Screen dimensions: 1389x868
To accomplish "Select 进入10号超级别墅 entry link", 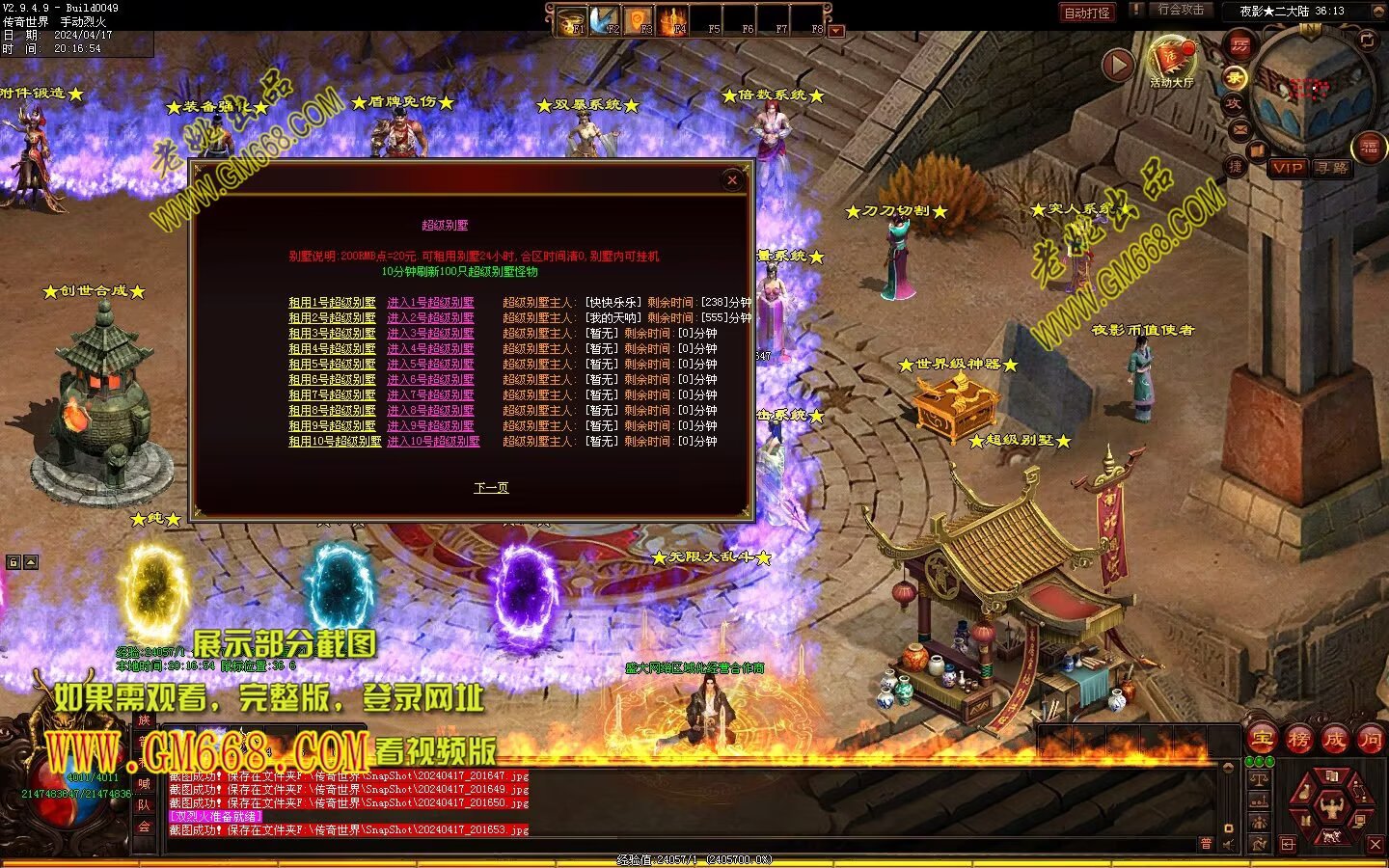I will (x=433, y=442).
